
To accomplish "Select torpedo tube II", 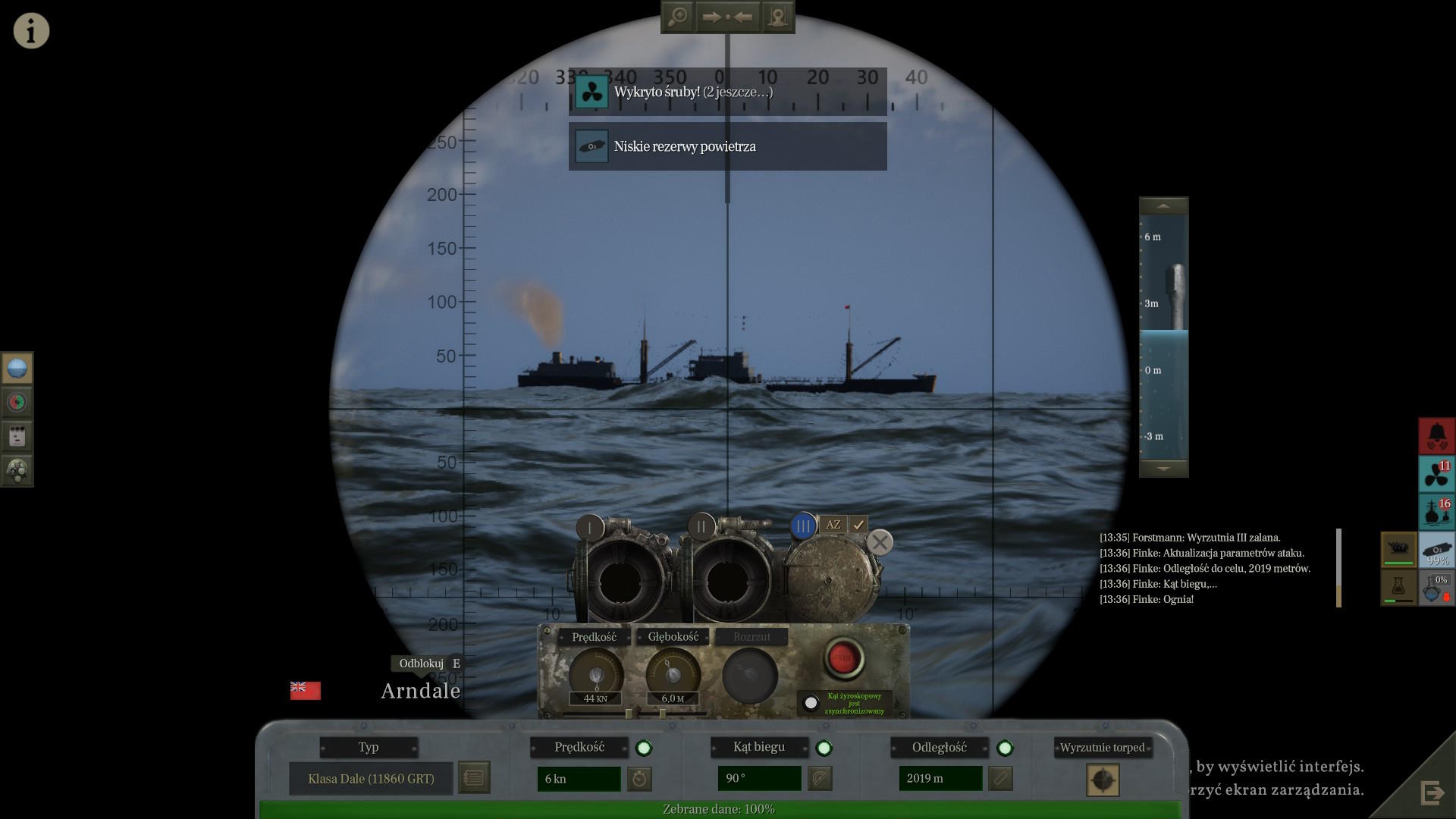I will click(701, 526).
